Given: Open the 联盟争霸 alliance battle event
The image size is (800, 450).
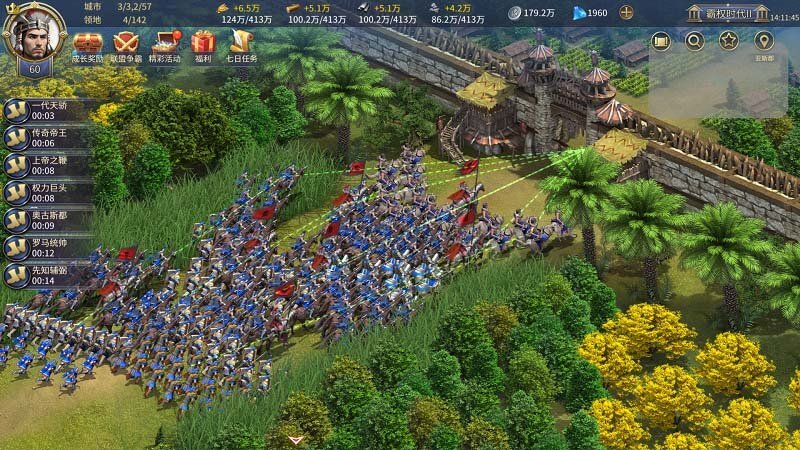Looking at the screenshot, I should point(126,45).
